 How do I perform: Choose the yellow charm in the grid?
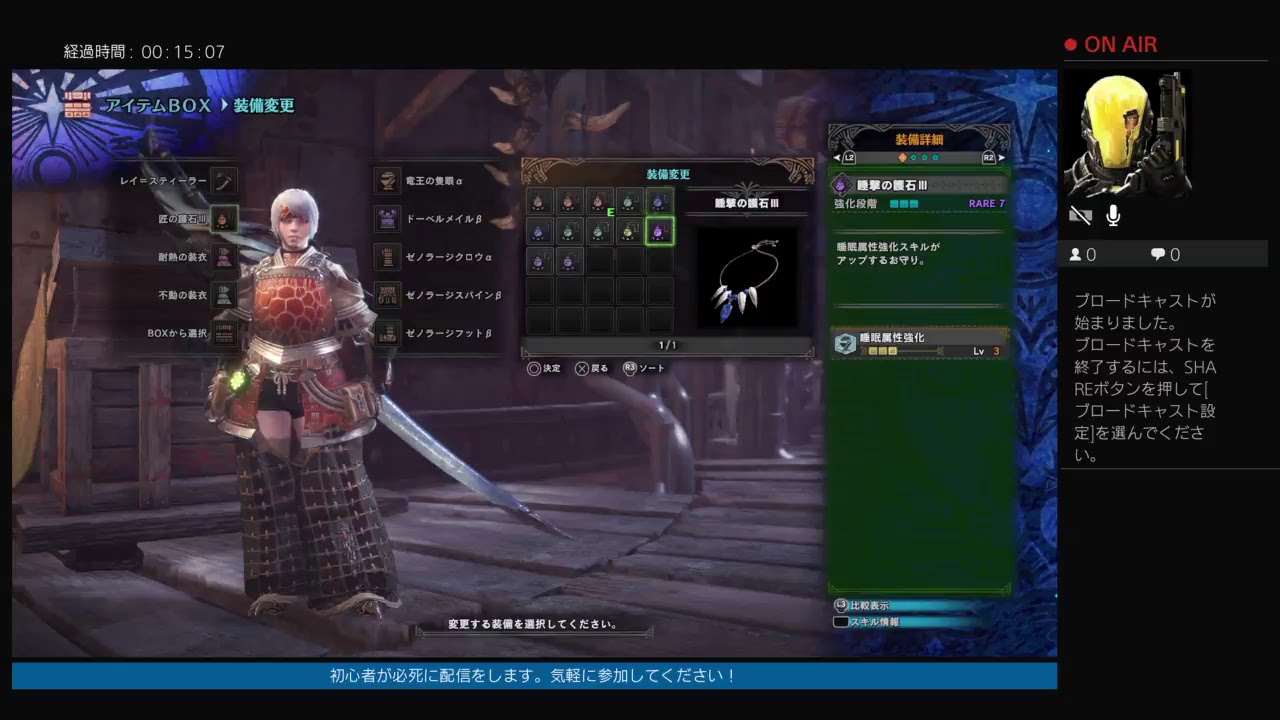(x=629, y=232)
